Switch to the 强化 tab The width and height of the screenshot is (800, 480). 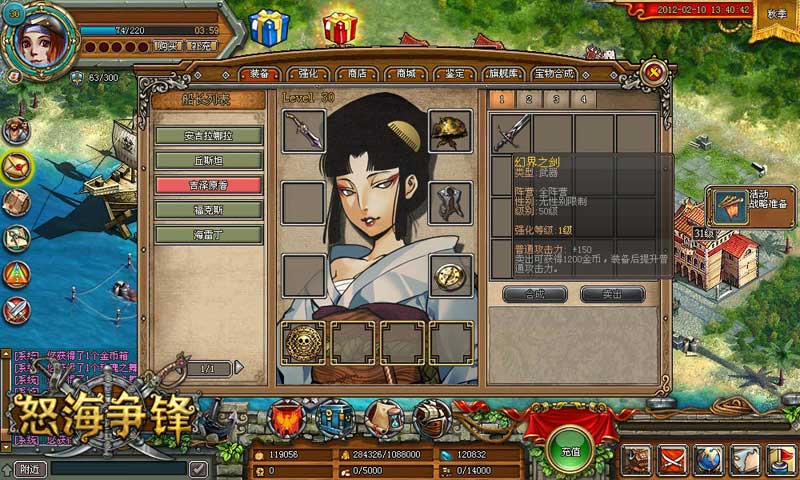coord(308,74)
